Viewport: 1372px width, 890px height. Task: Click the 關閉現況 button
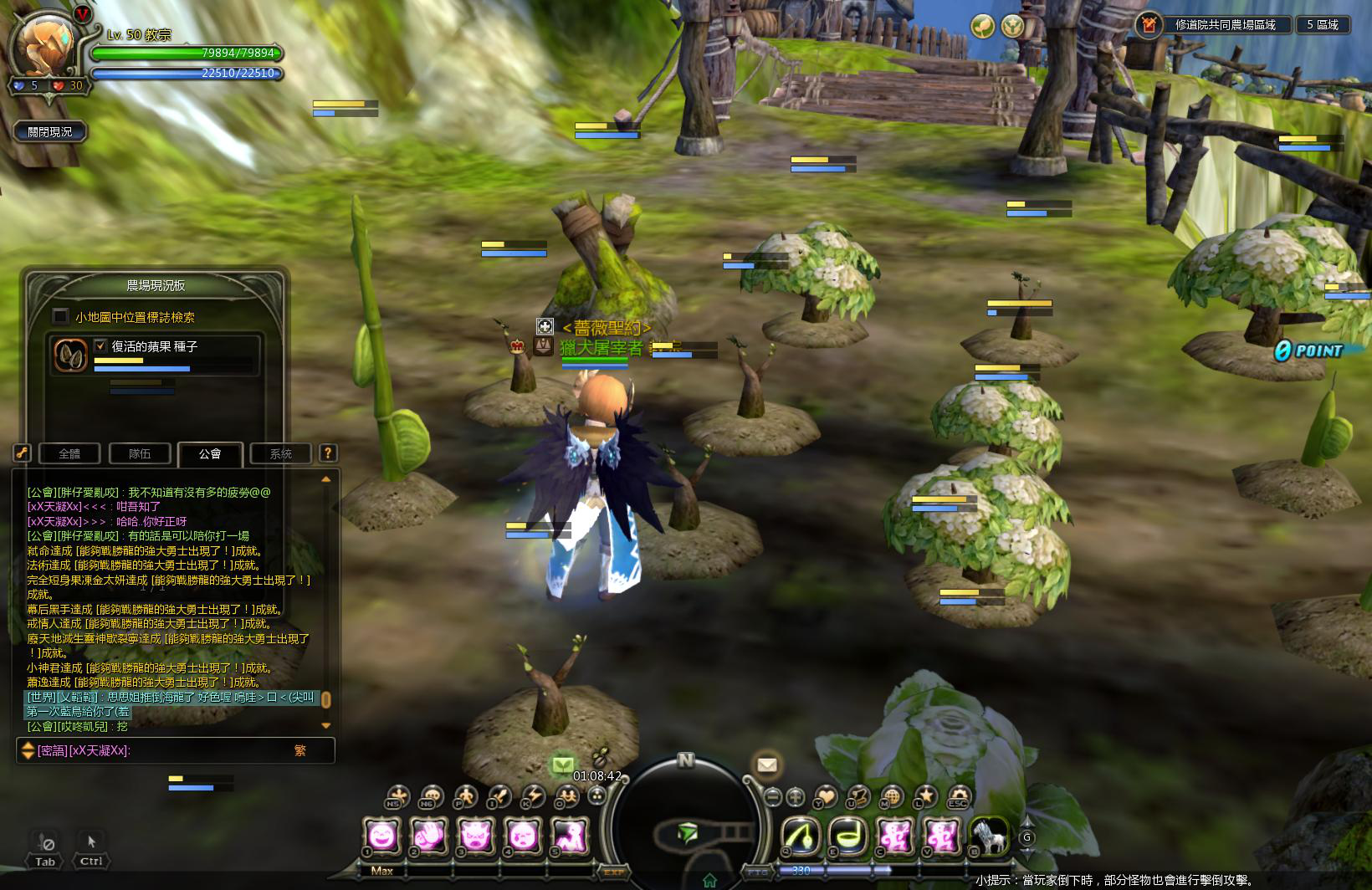pyautogui.click(x=50, y=132)
